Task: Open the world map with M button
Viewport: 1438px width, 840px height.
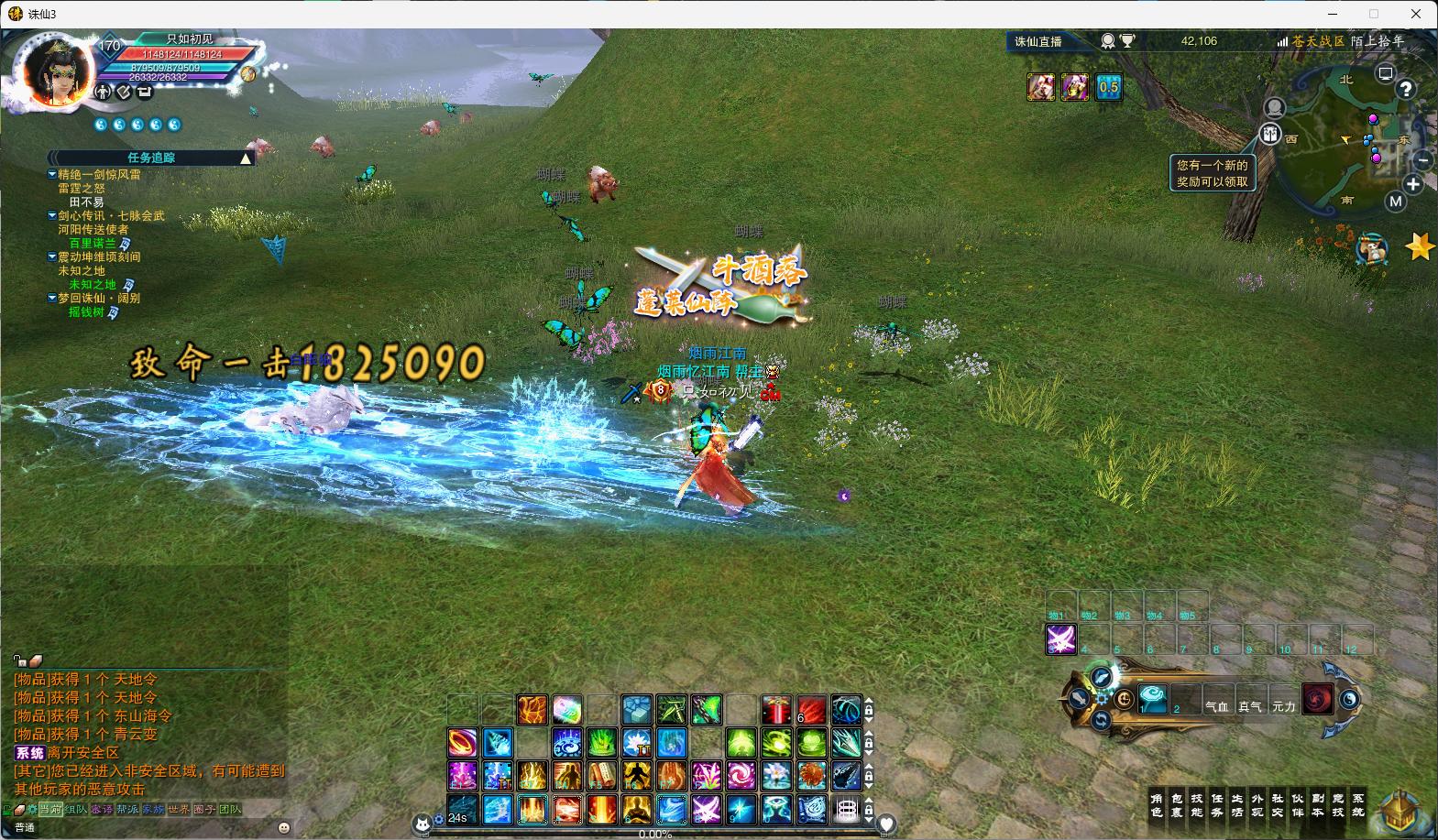Action: pyautogui.click(x=1395, y=202)
